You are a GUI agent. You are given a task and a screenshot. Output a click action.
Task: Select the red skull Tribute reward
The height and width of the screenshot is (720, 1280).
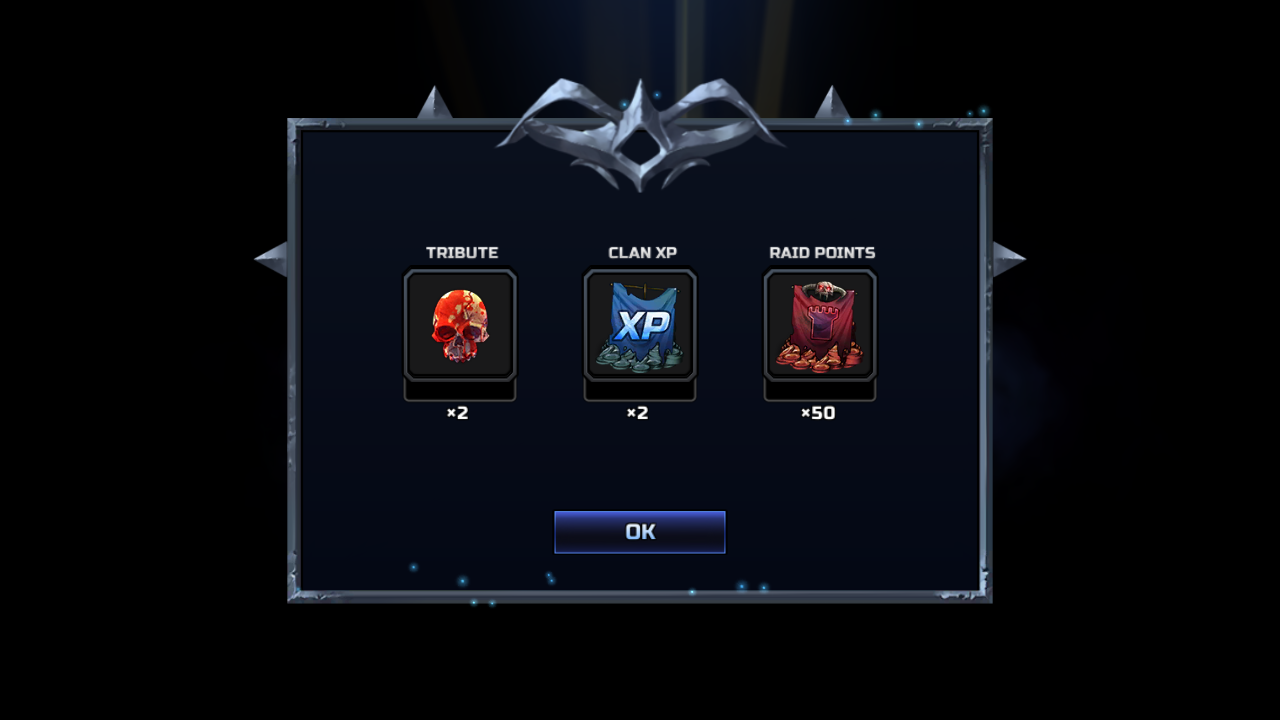[x=460, y=325]
